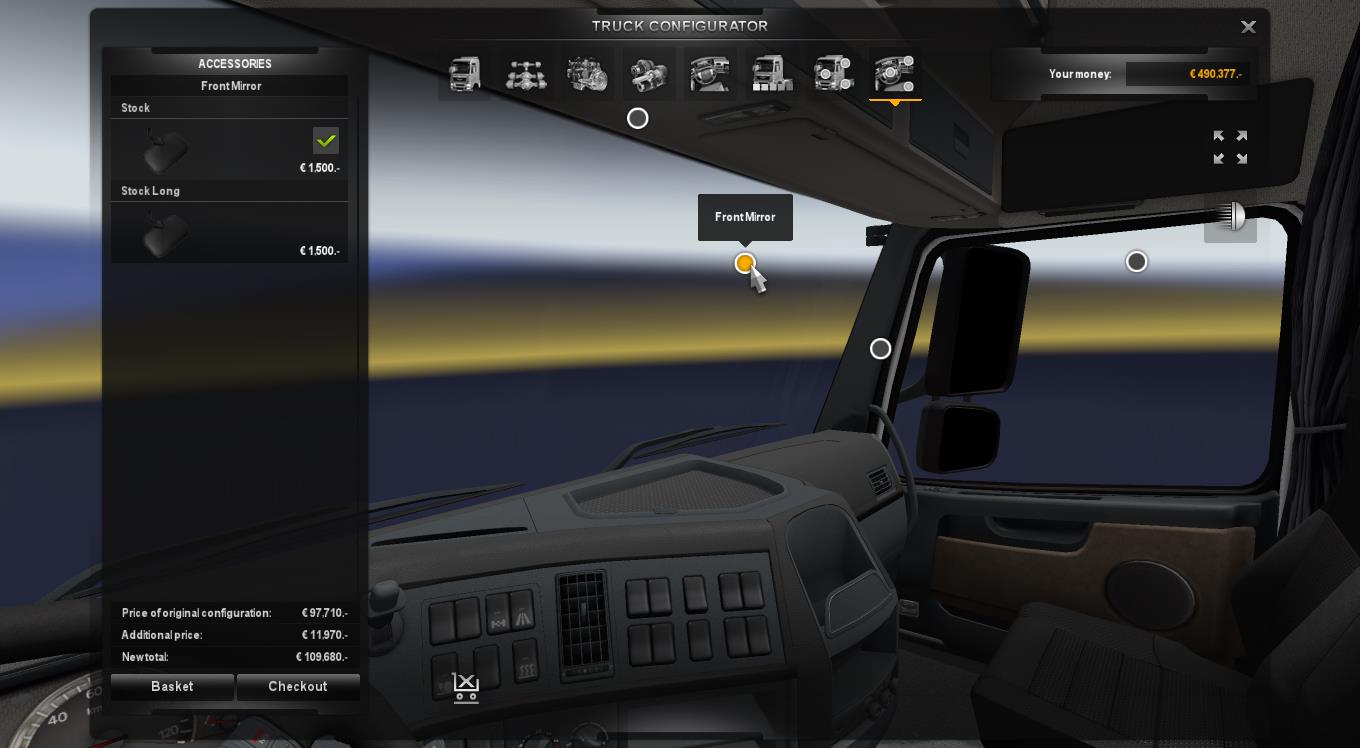1360x748 pixels.
Task: Open the chassis configuration tab
Action: tap(526, 74)
